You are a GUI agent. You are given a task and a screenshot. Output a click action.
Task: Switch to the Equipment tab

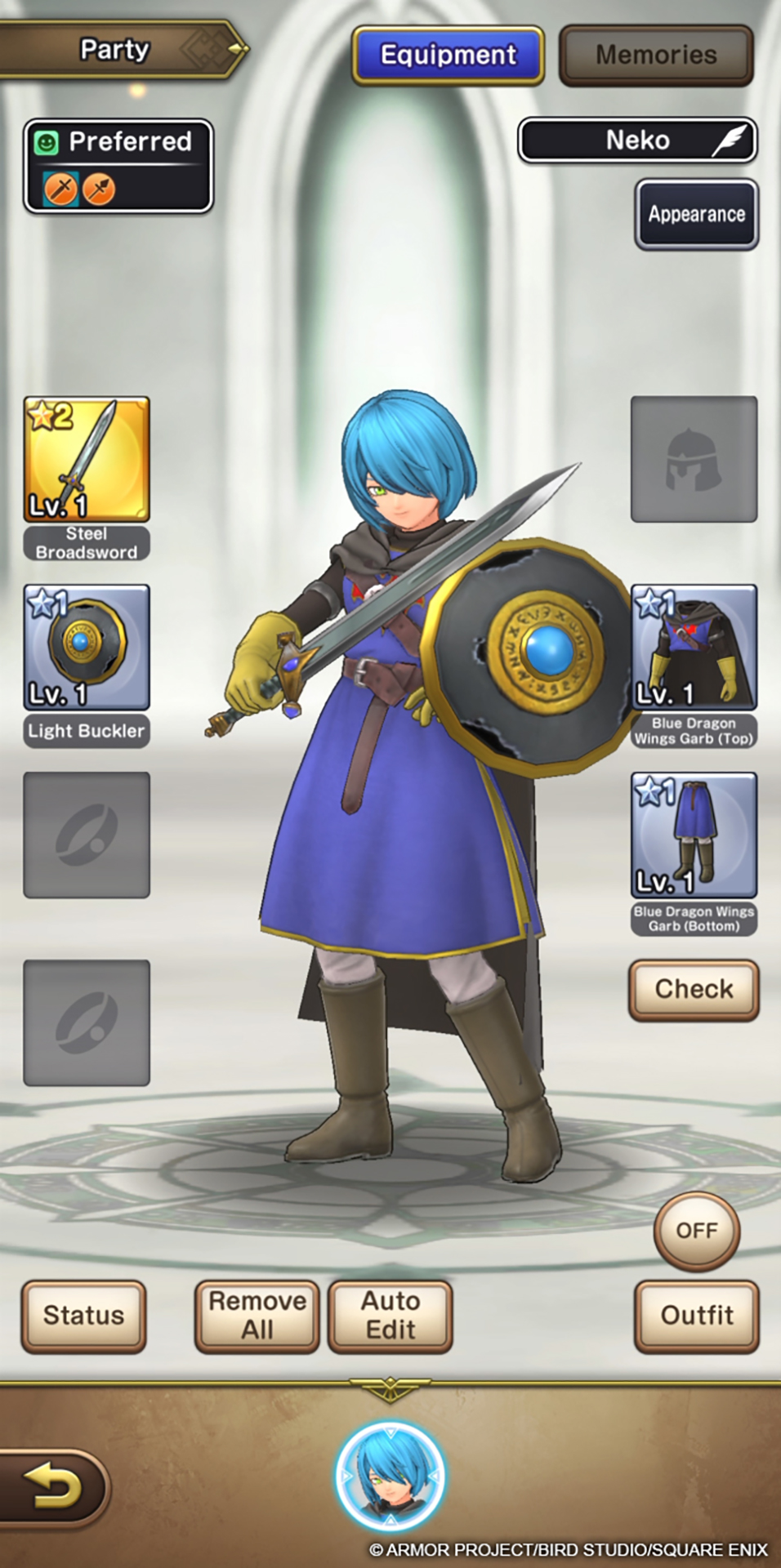point(448,56)
